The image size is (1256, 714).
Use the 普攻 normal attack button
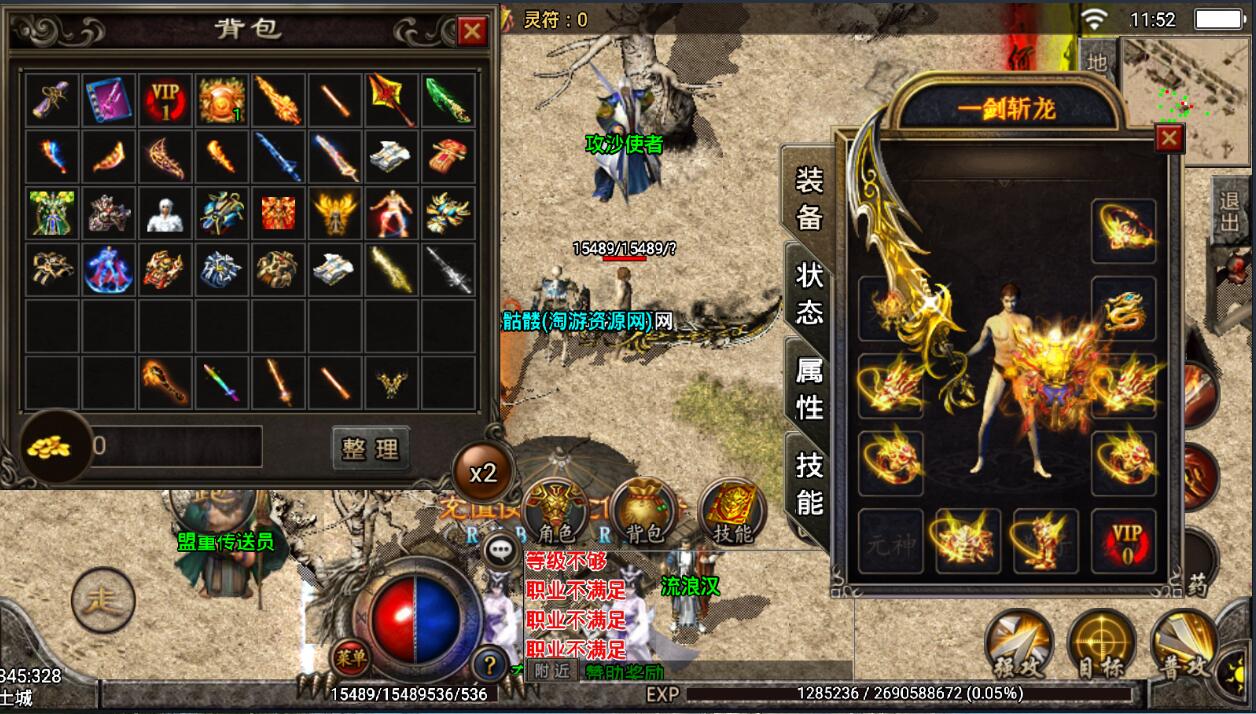1183,643
